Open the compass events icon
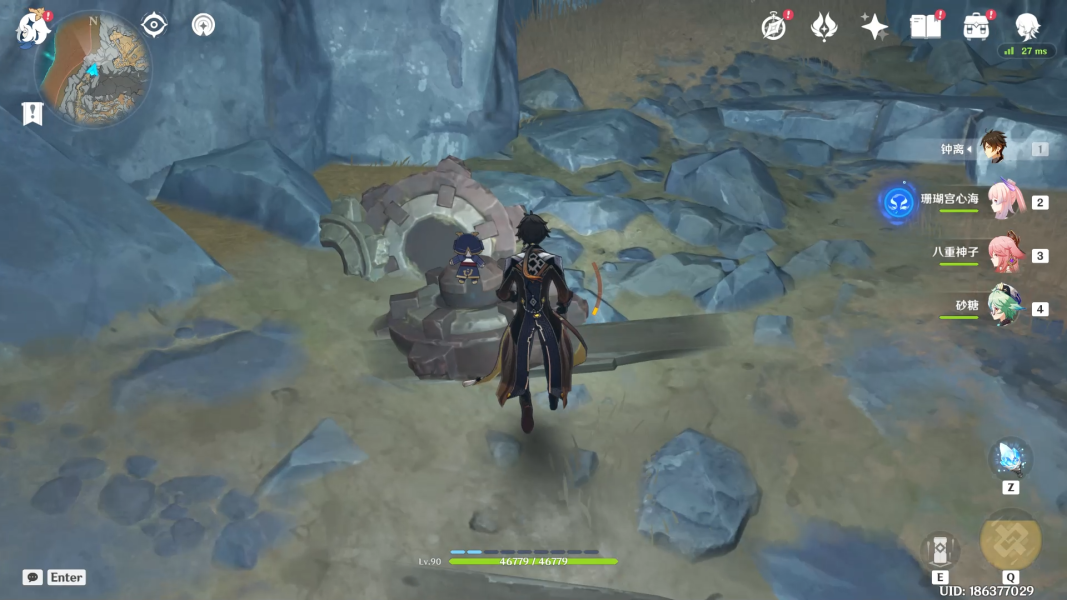The height and width of the screenshot is (600, 1067). [x=773, y=27]
